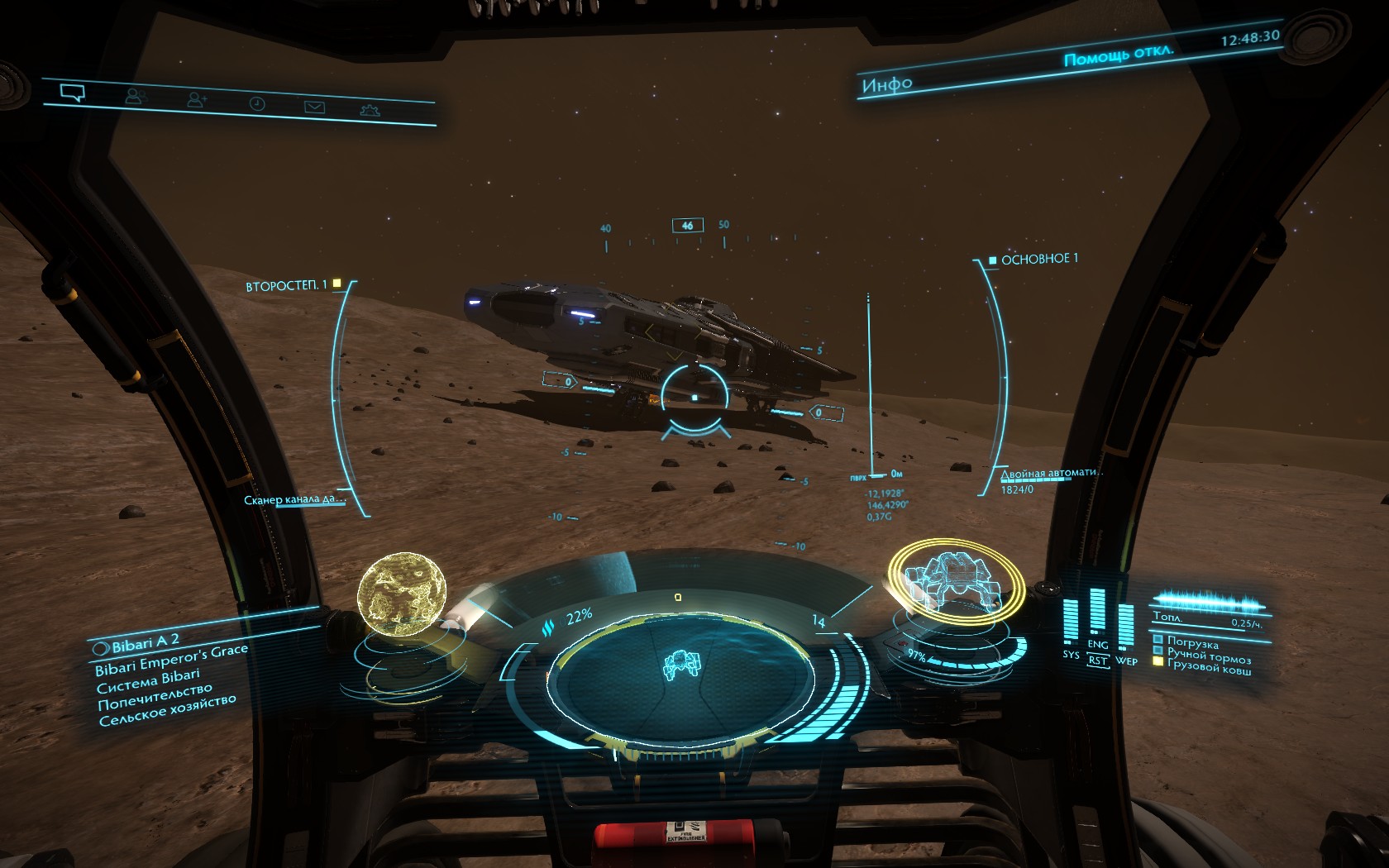Open the comms settings gear tab
Screen dimensions: 1389x868
[x=370, y=109]
